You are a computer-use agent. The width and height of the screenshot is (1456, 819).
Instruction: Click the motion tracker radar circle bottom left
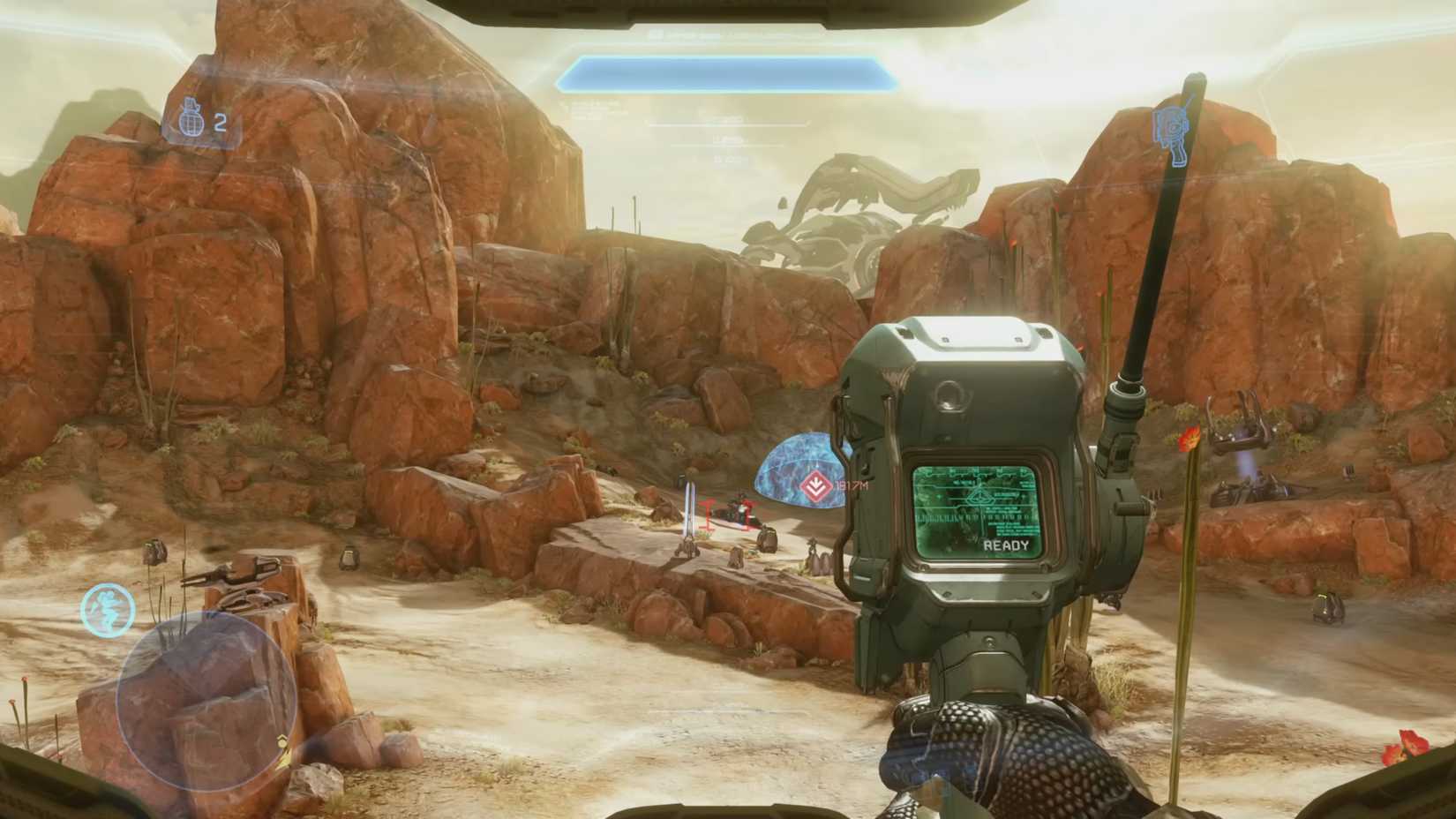pyautogui.click(x=207, y=697)
